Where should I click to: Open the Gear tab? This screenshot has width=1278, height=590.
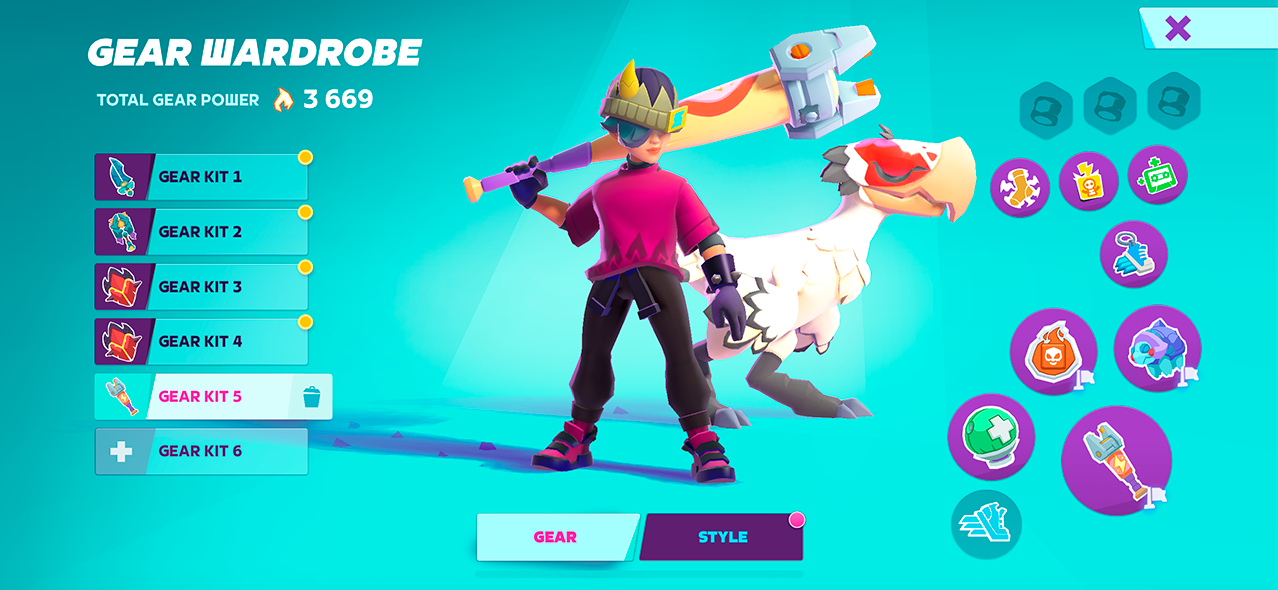[x=555, y=537]
